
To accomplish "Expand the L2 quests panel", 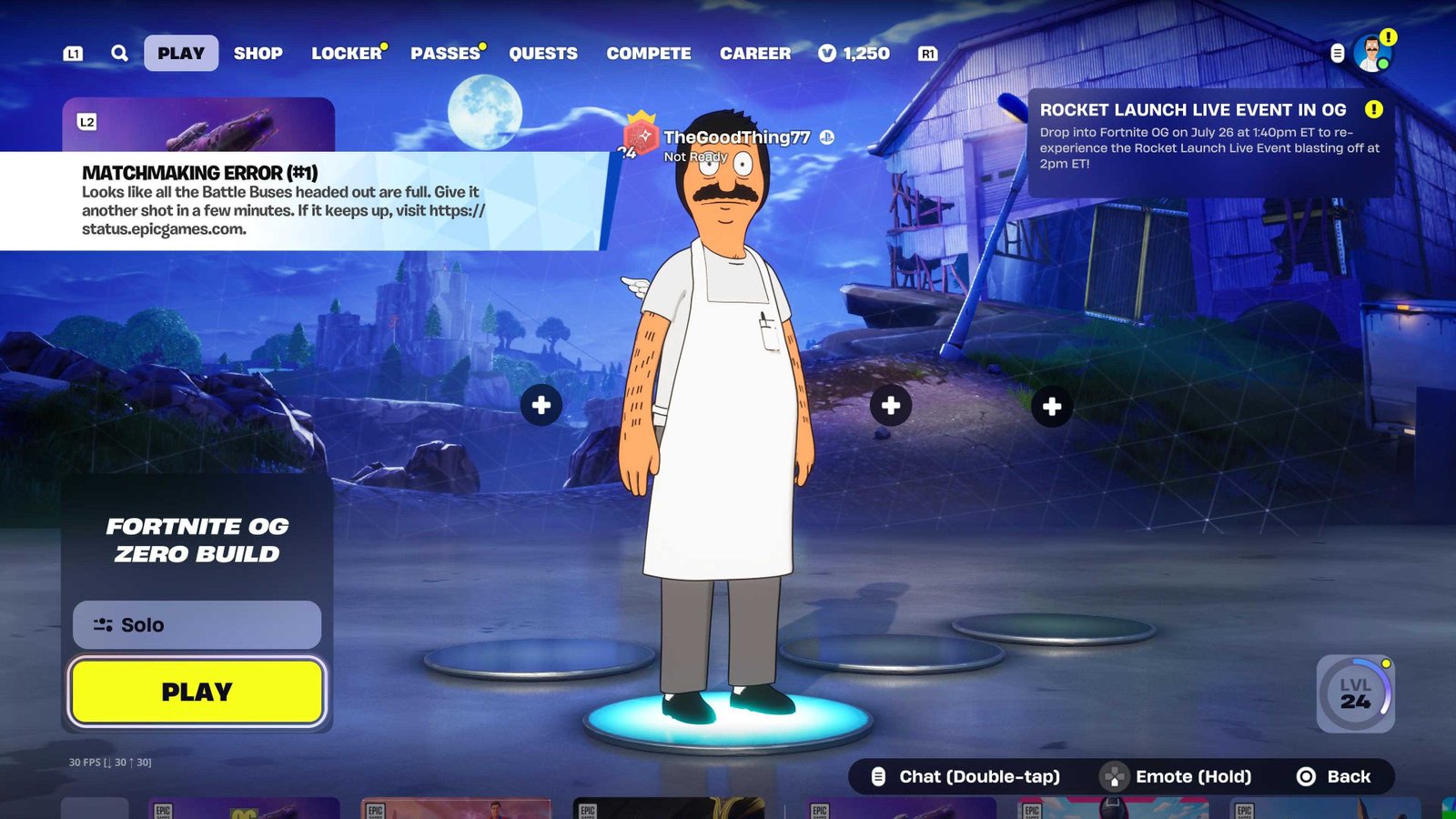I will coord(86,120).
